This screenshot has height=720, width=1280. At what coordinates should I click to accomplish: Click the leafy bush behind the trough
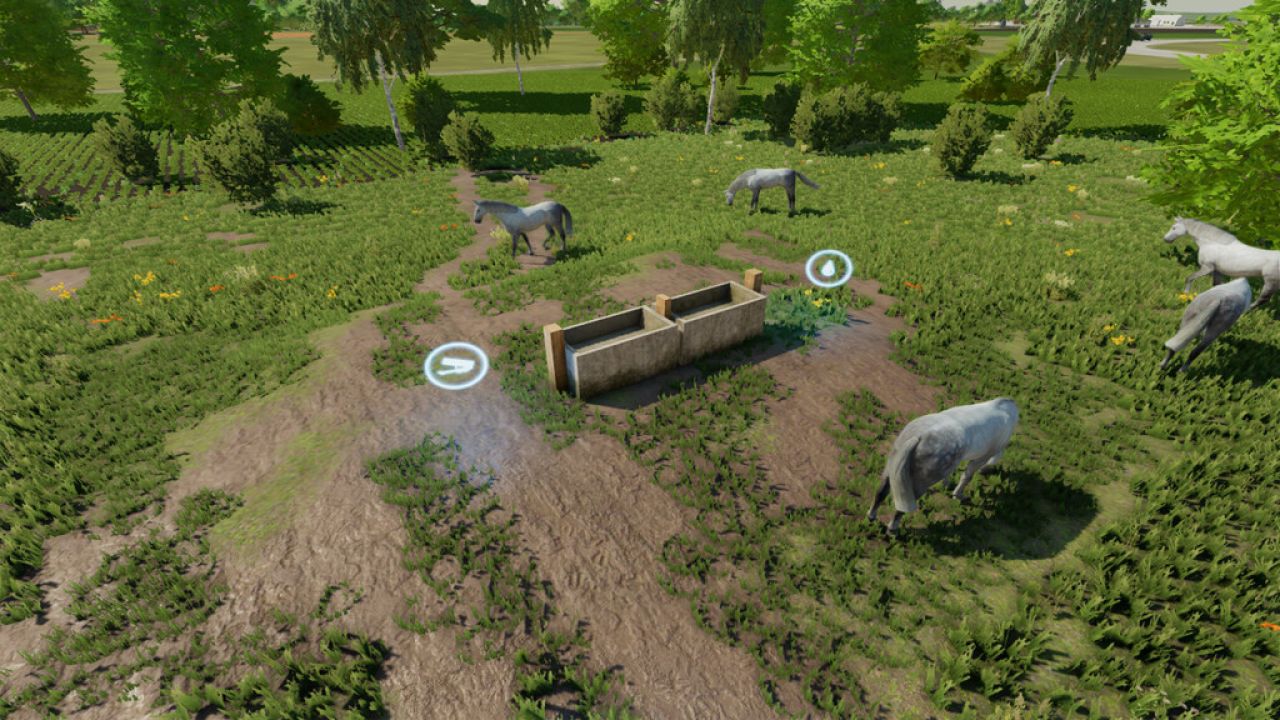tap(800, 310)
